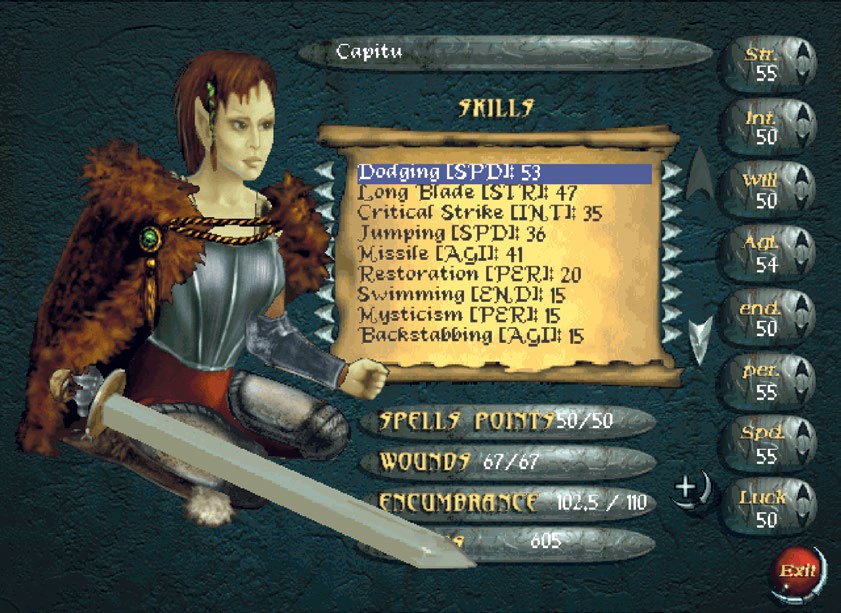The height and width of the screenshot is (613, 841).
Task: Click the plus button beside Encumbrance
Action: (689, 489)
